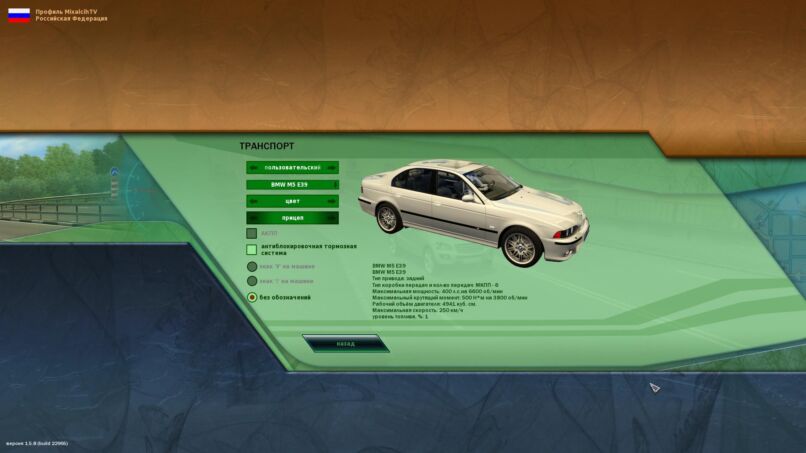Select the "без обозначений" radio option
Image resolution: width=806 pixels, height=453 pixels.
coord(252,297)
